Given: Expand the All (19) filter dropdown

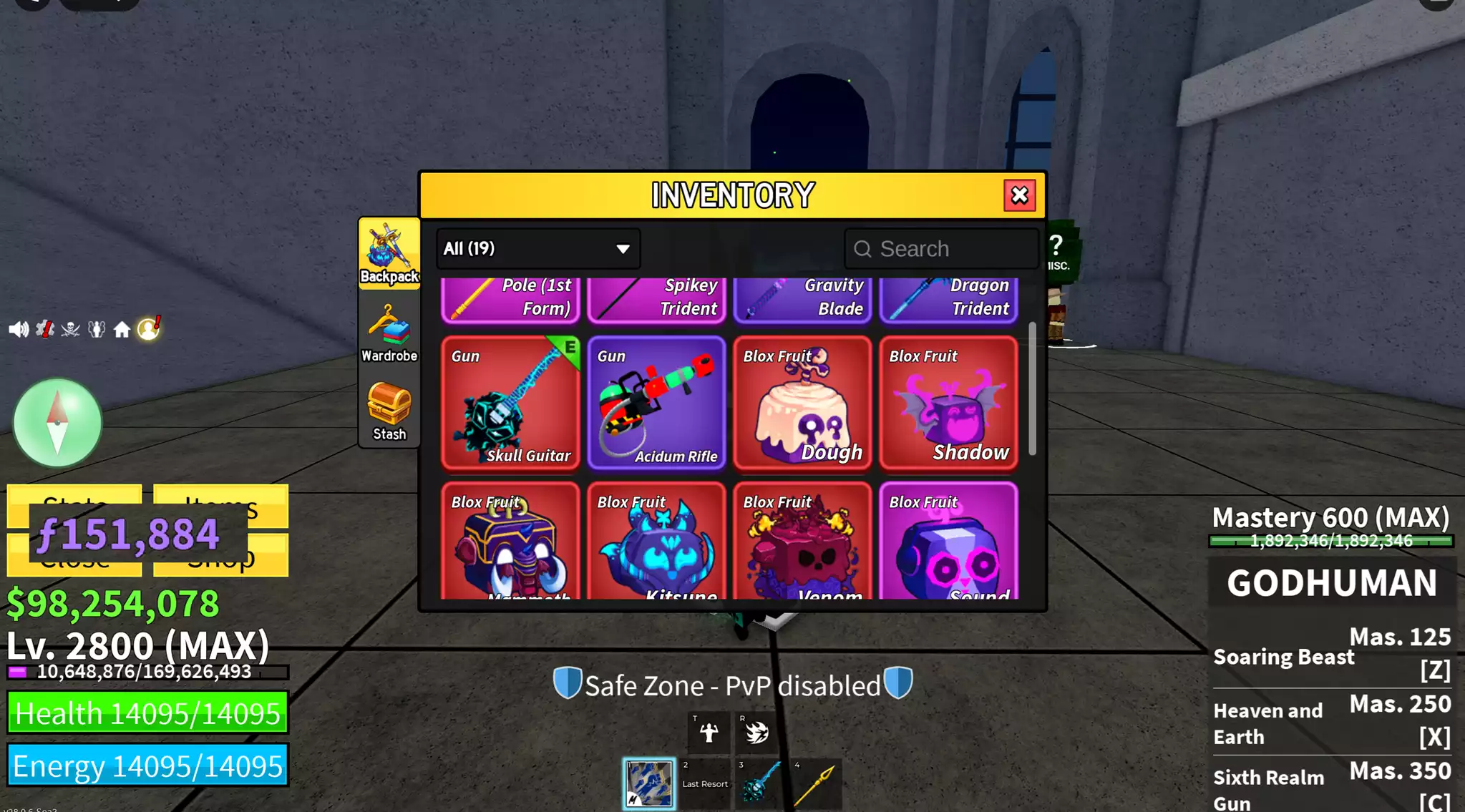Looking at the screenshot, I should click(x=537, y=249).
